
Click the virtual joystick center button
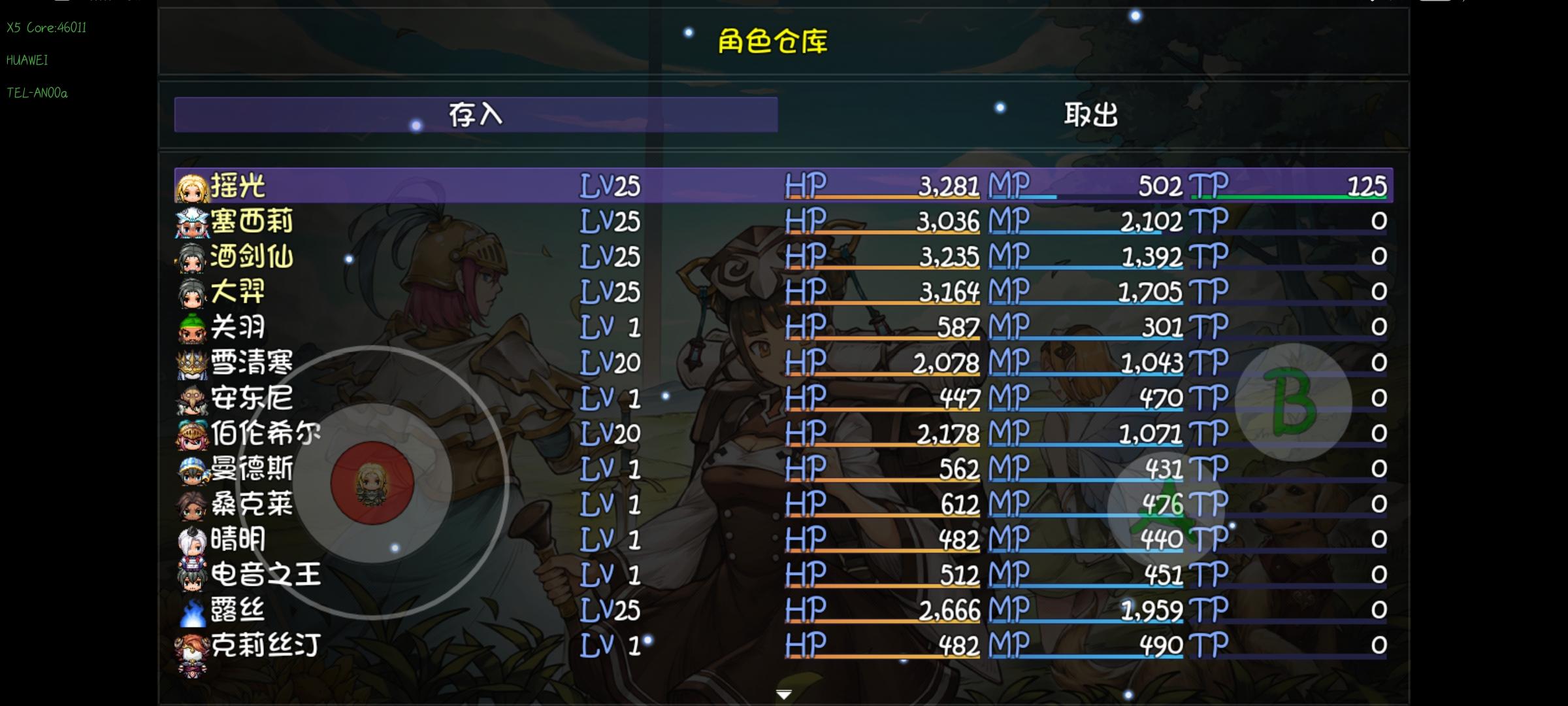click(x=370, y=482)
